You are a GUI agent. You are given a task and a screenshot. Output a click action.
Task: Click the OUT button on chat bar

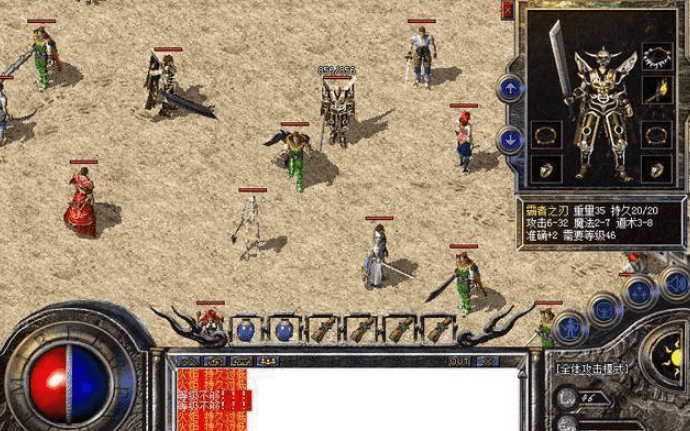tap(460, 360)
